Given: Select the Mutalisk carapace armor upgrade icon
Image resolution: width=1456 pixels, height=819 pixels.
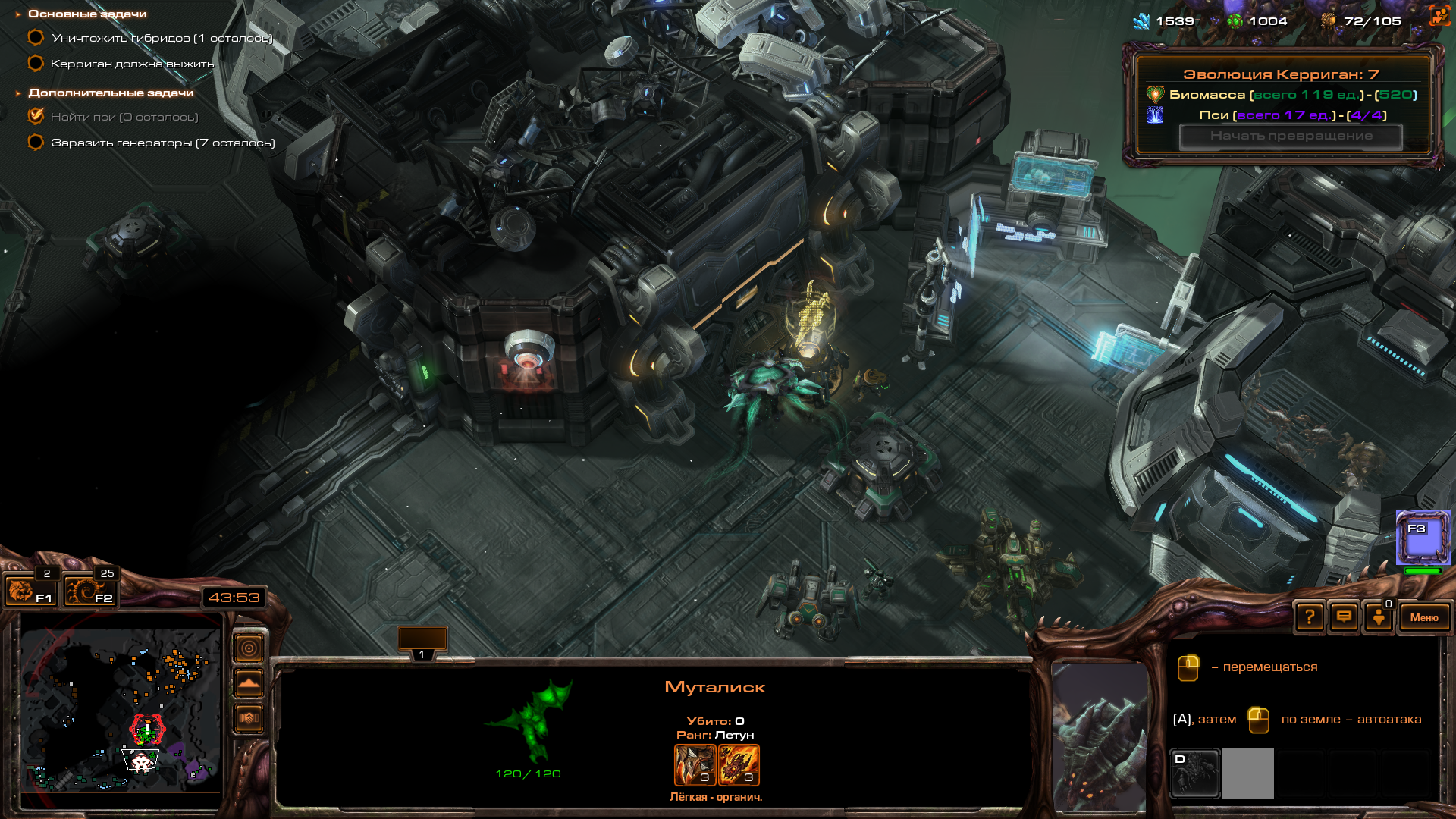Looking at the screenshot, I should [739, 764].
